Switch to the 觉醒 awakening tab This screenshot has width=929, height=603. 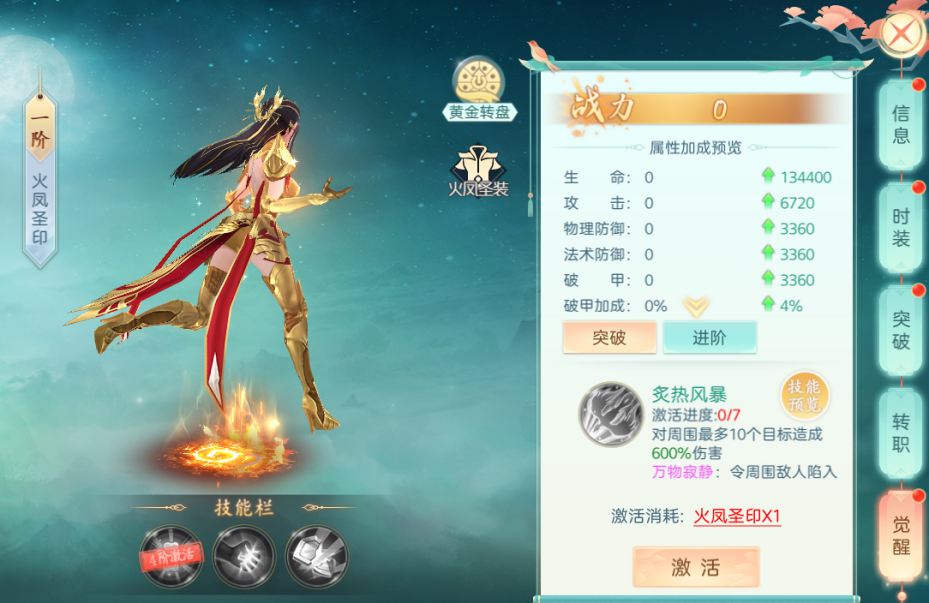(901, 537)
